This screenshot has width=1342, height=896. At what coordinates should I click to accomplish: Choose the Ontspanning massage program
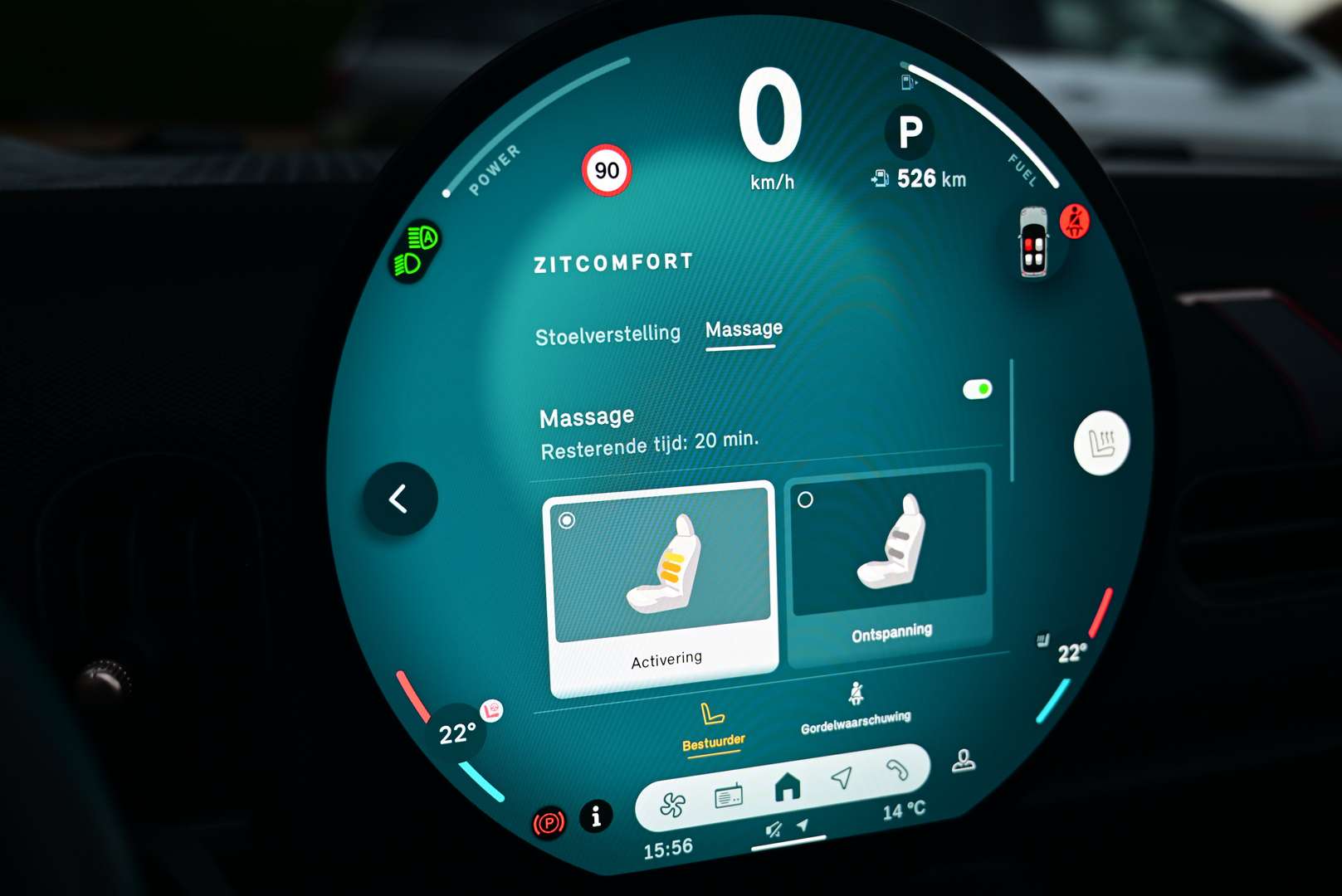[x=889, y=566]
